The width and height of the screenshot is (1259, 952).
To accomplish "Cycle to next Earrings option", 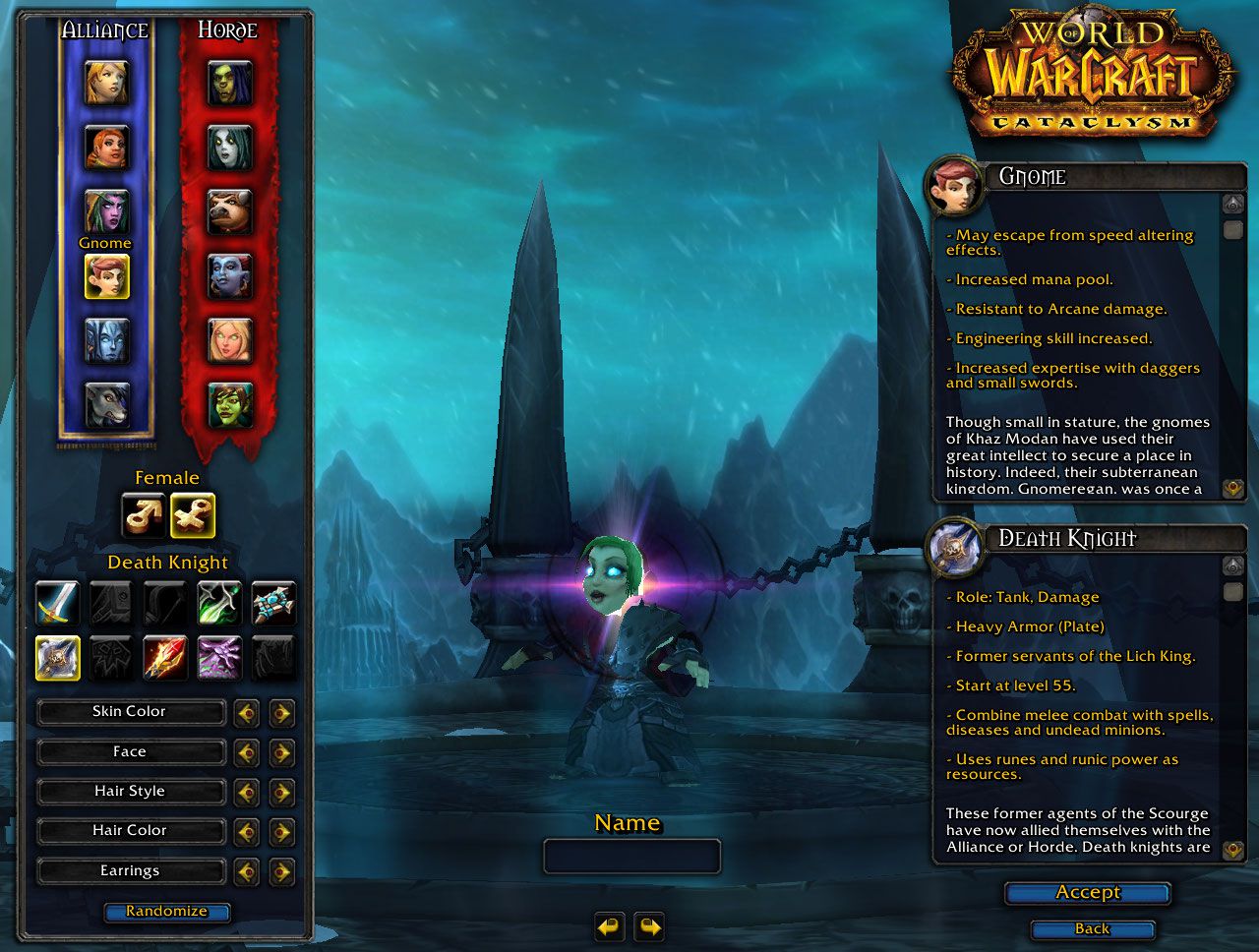I will pos(282,871).
